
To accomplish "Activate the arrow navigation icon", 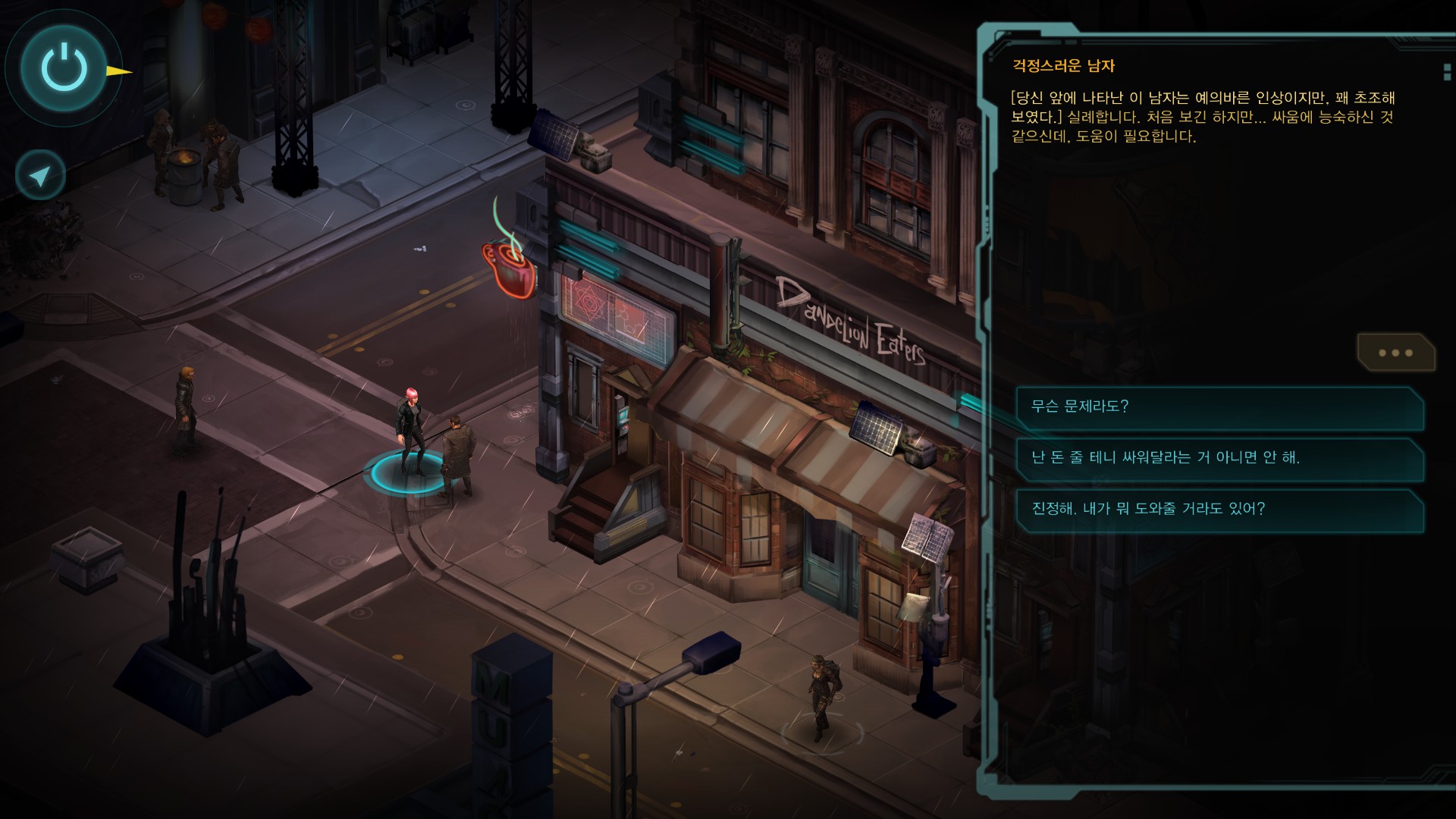I will pos(40,175).
